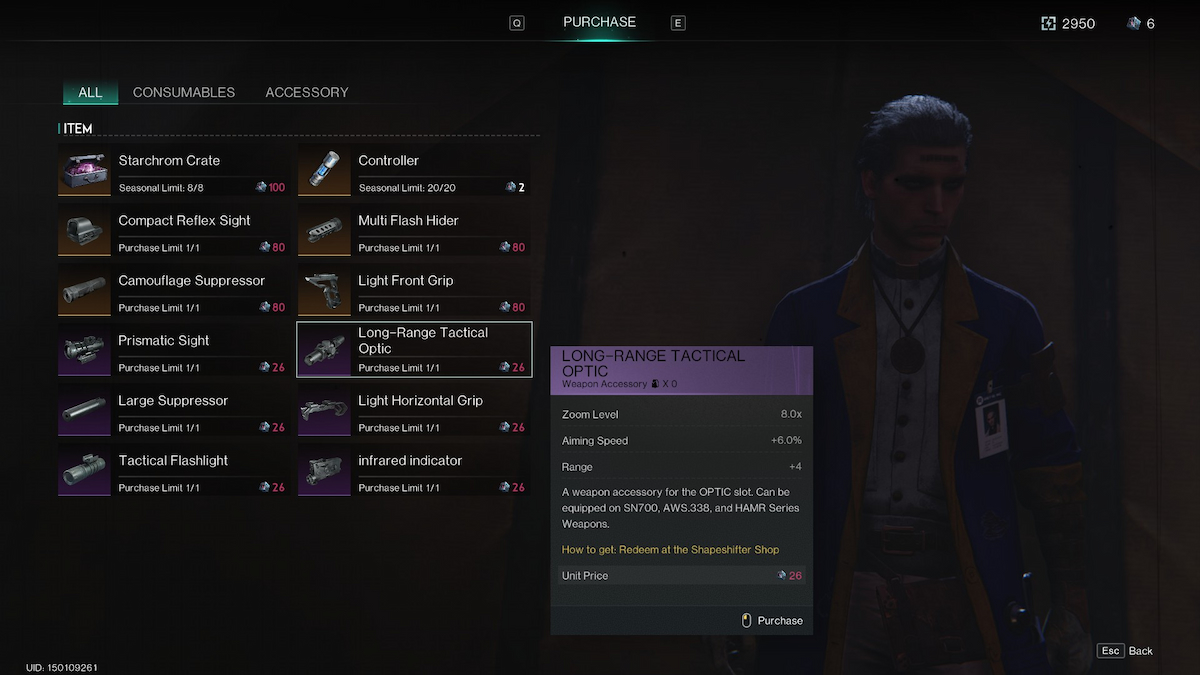Screen dimensions: 1200x675
Task: Purchase the Long-Range Tactical Optic
Action: (x=772, y=621)
